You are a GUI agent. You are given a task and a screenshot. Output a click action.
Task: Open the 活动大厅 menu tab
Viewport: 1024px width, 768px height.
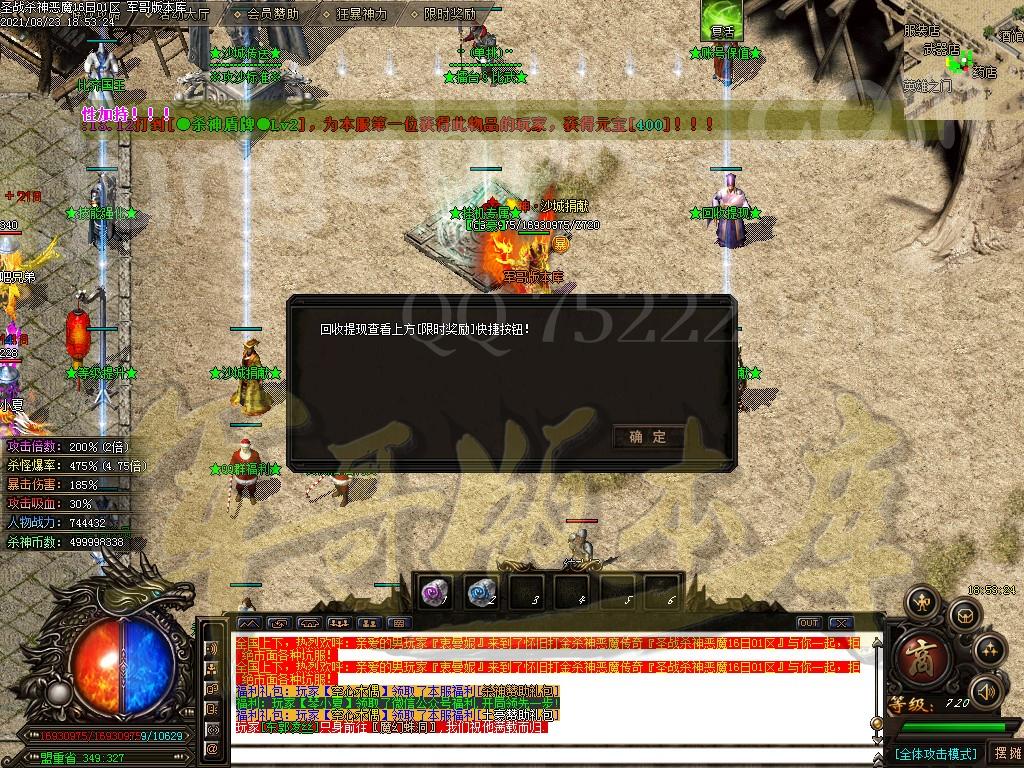click(185, 14)
